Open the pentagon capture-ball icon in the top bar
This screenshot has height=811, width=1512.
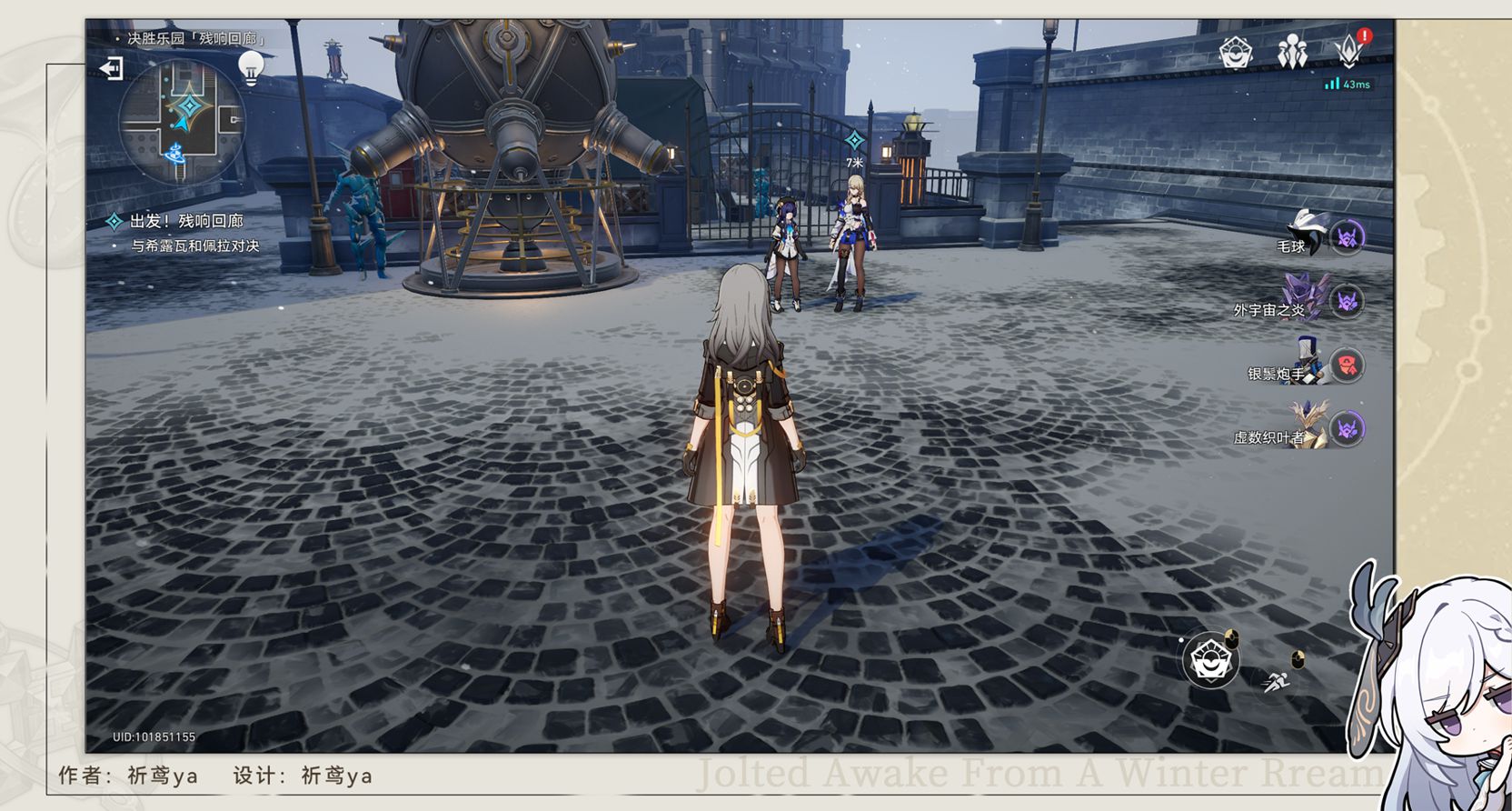1236,53
